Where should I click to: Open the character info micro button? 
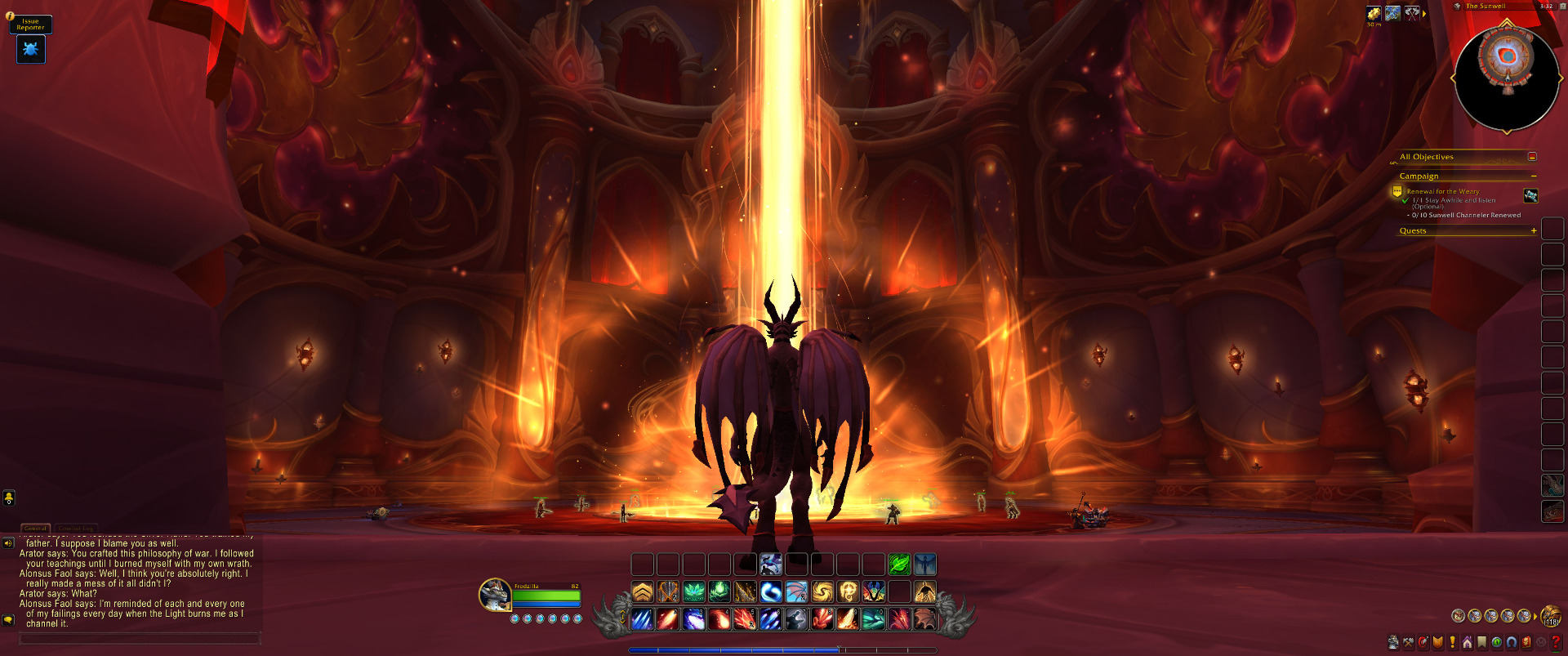(x=1393, y=643)
